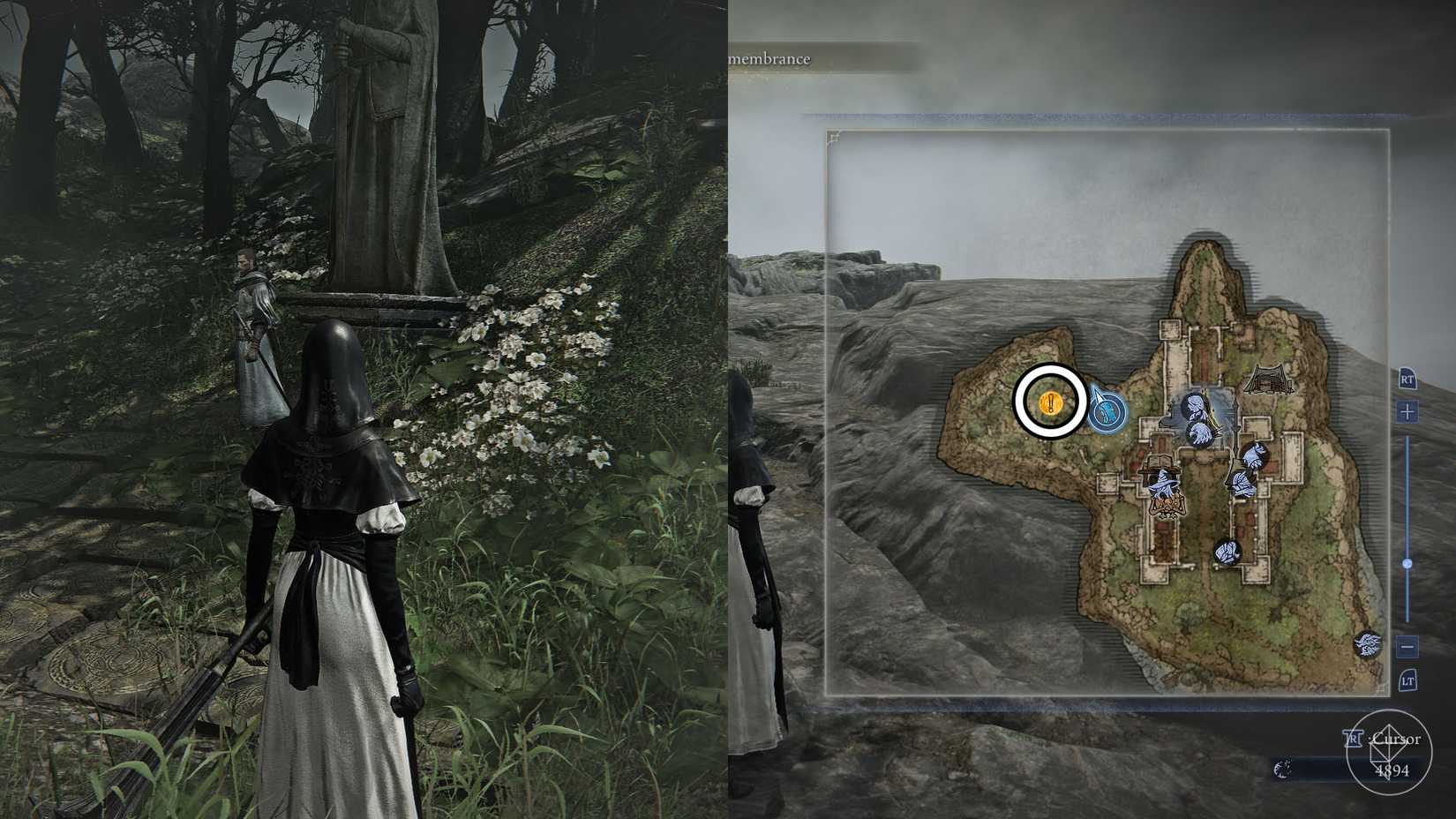1456x819 pixels.
Task: Zoom out using the minus button
Action: 1406,646
